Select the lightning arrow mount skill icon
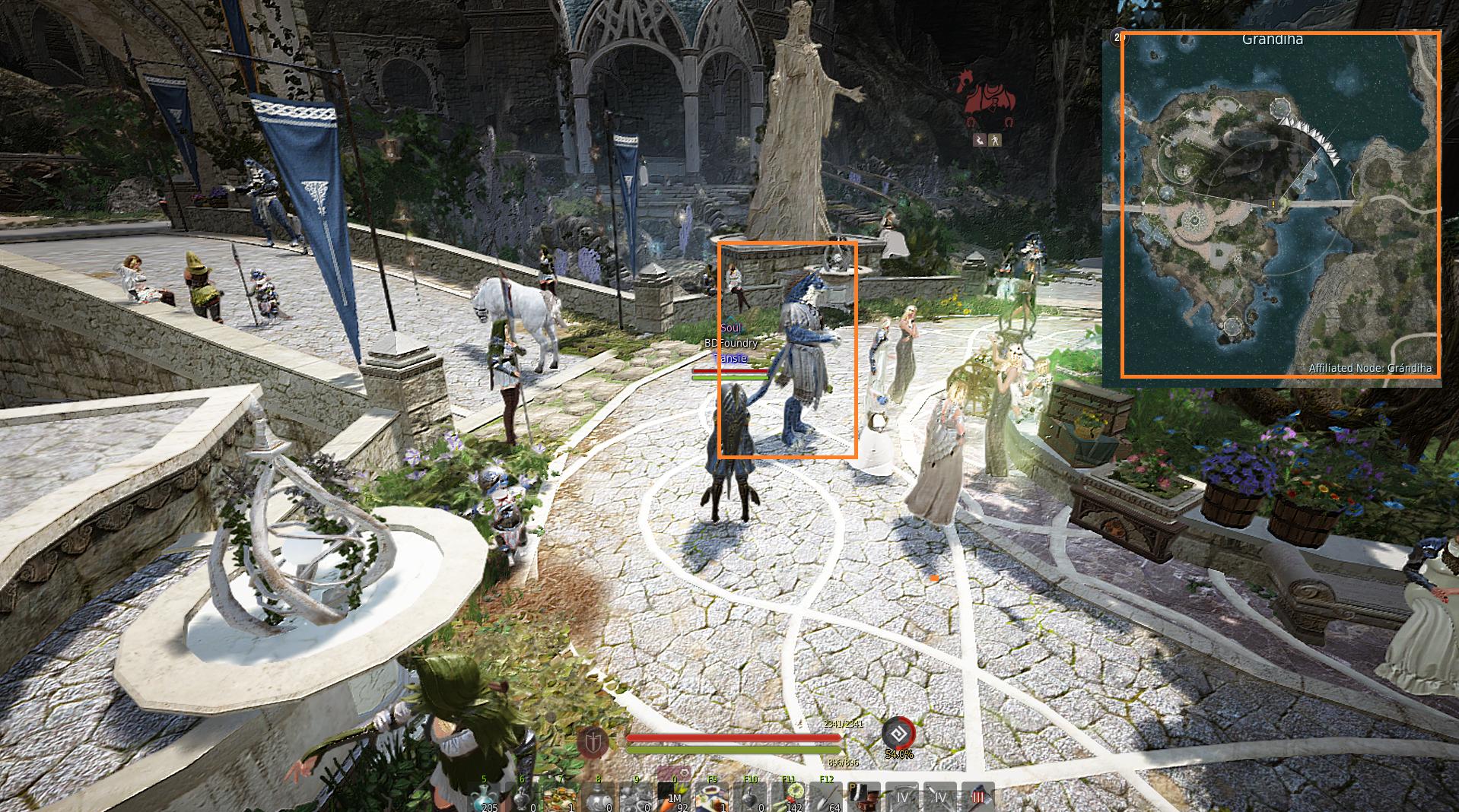 981,140
